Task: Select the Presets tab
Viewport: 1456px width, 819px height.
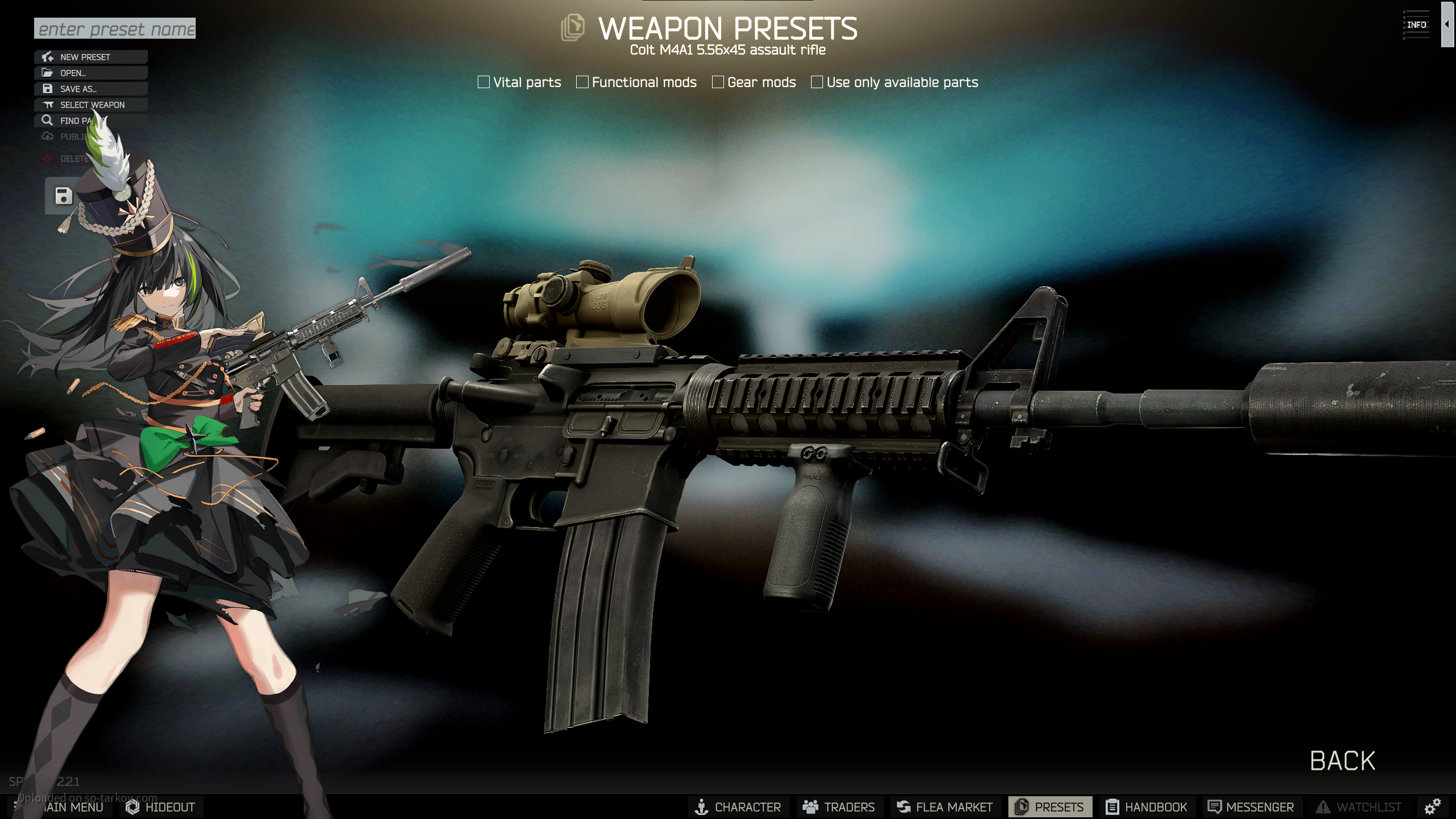Action: [1050, 807]
